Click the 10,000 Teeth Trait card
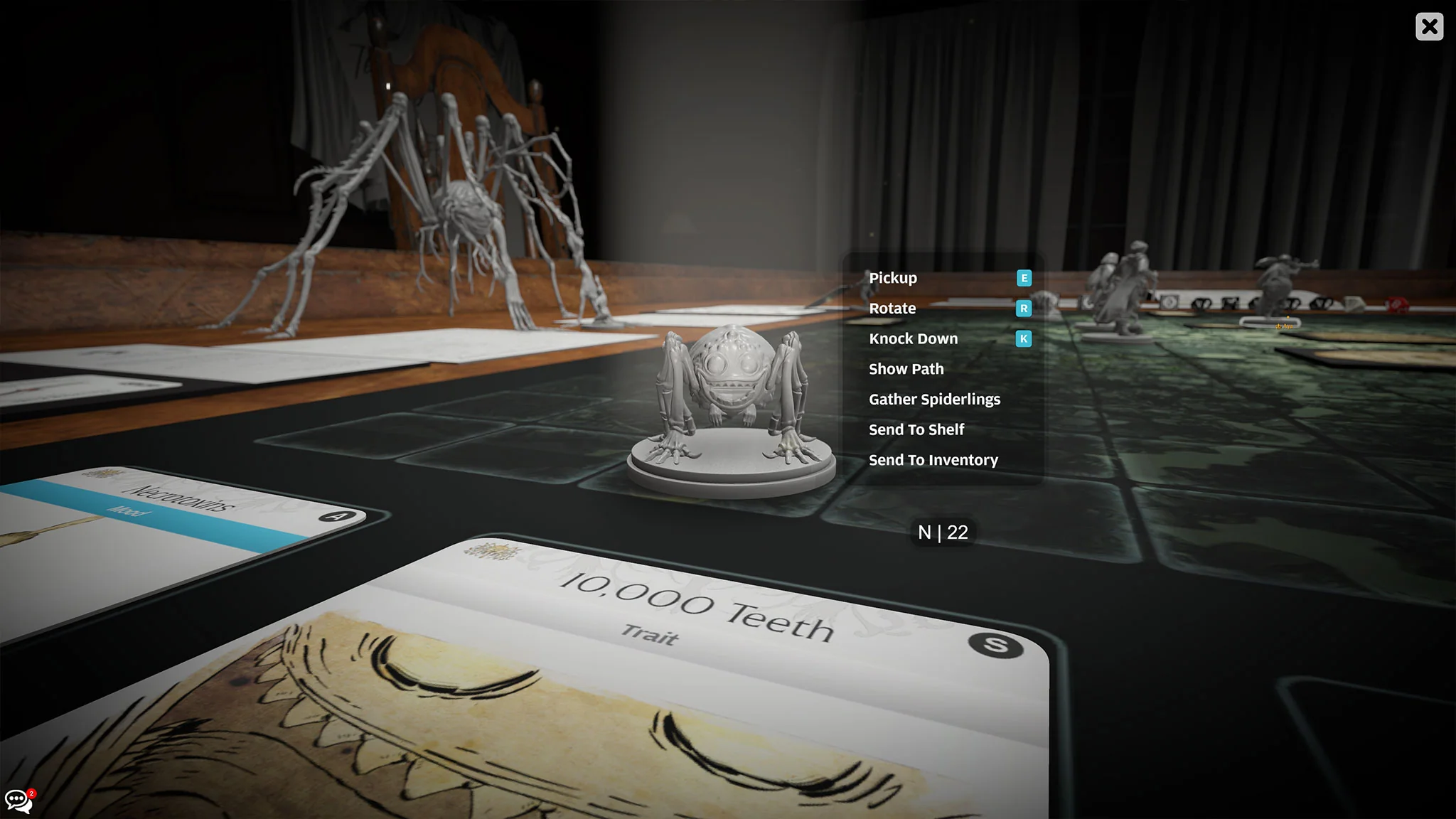This screenshot has height=819, width=1456. 697,604
